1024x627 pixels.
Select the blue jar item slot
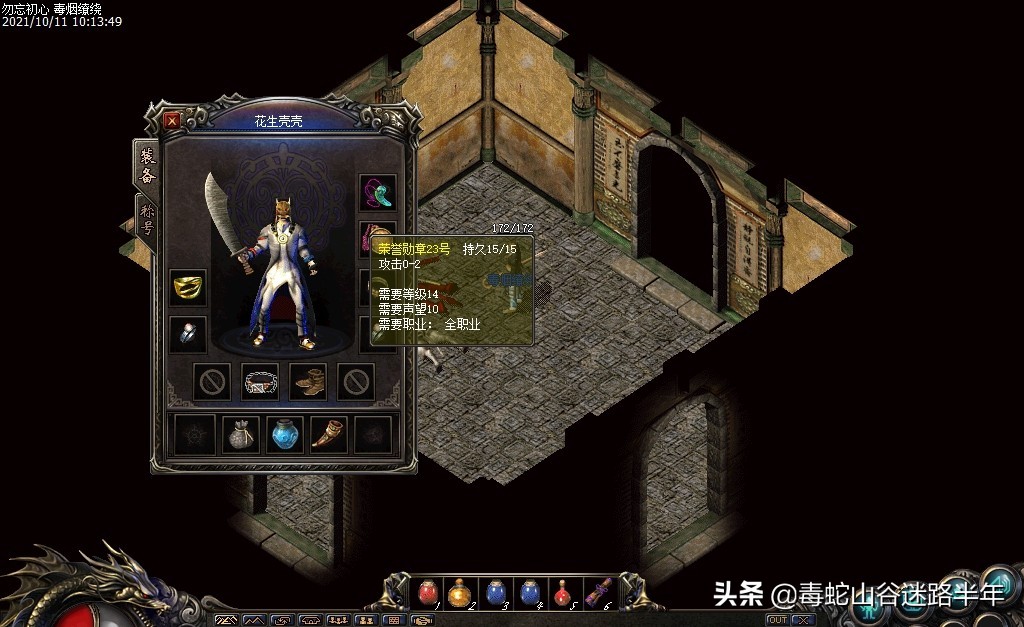[285, 434]
